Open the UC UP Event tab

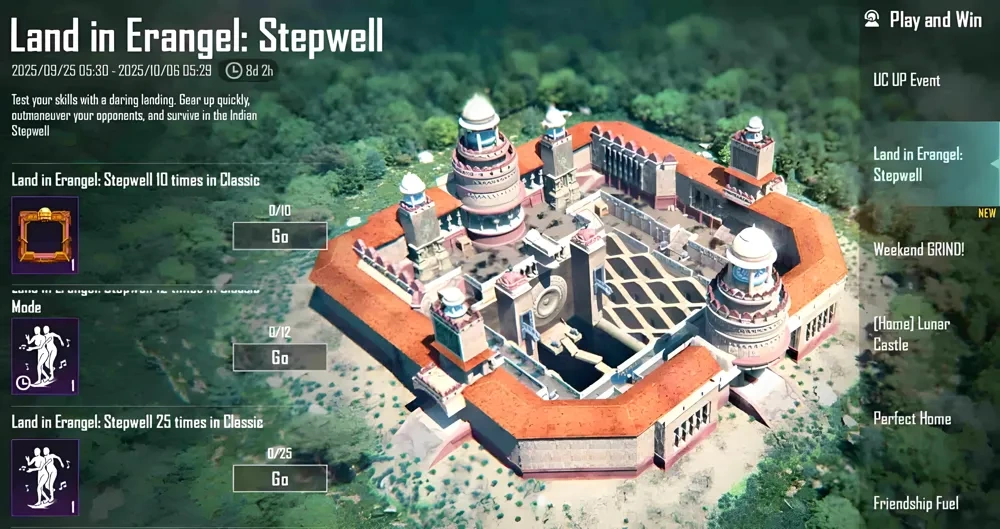tap(907, 80)
